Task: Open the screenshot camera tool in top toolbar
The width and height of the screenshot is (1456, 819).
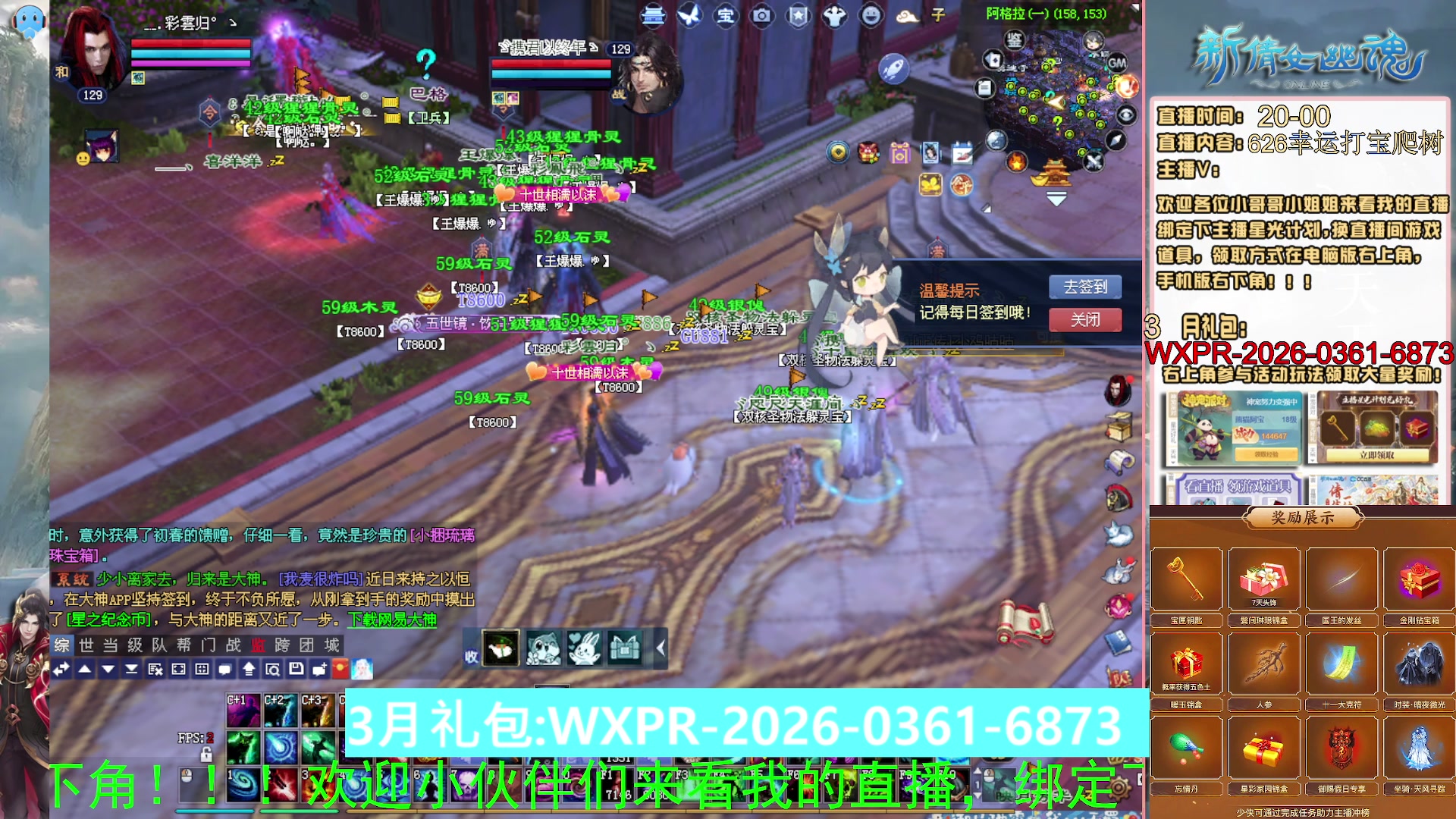Action: tap(761, 17)
